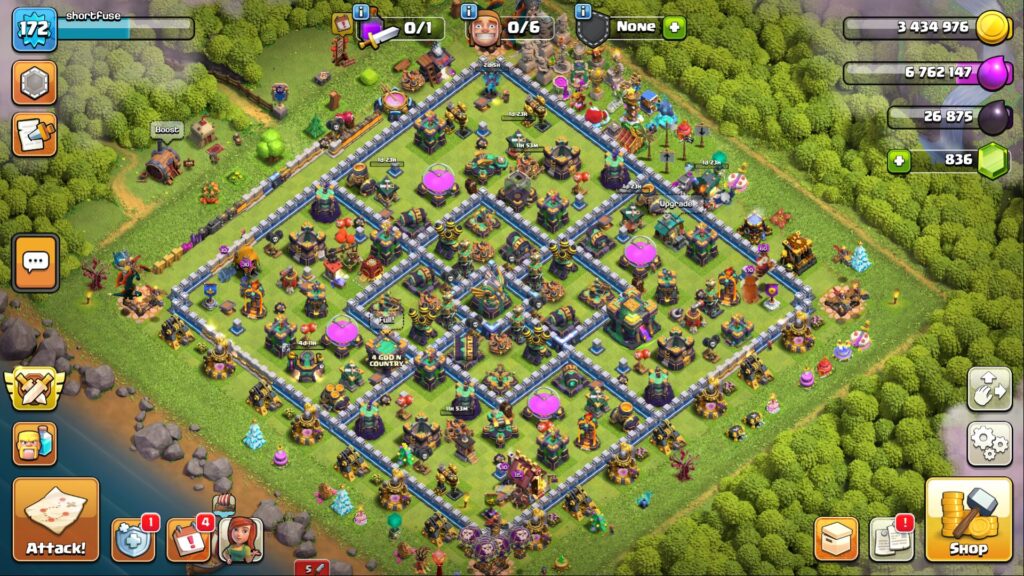Open the calendar events button with 4 notifications
This screenshot has width=1024, height=576.
pyautogui.click(x=187, y=539)
